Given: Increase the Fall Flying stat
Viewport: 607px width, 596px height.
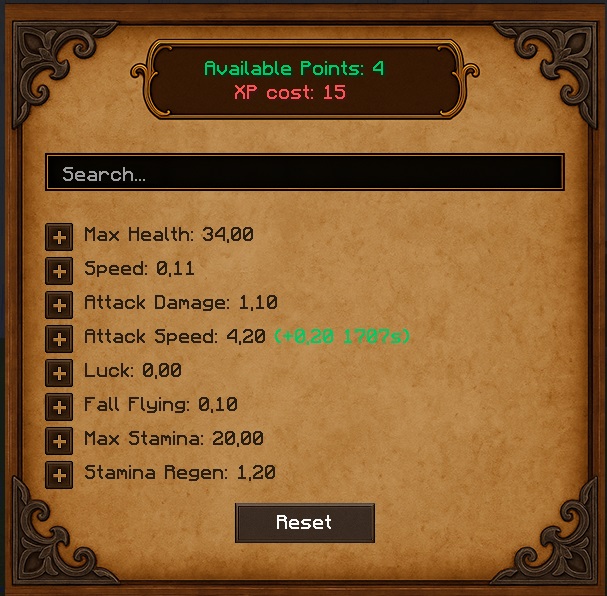Looking at the screenshot, I should [59, 407].
